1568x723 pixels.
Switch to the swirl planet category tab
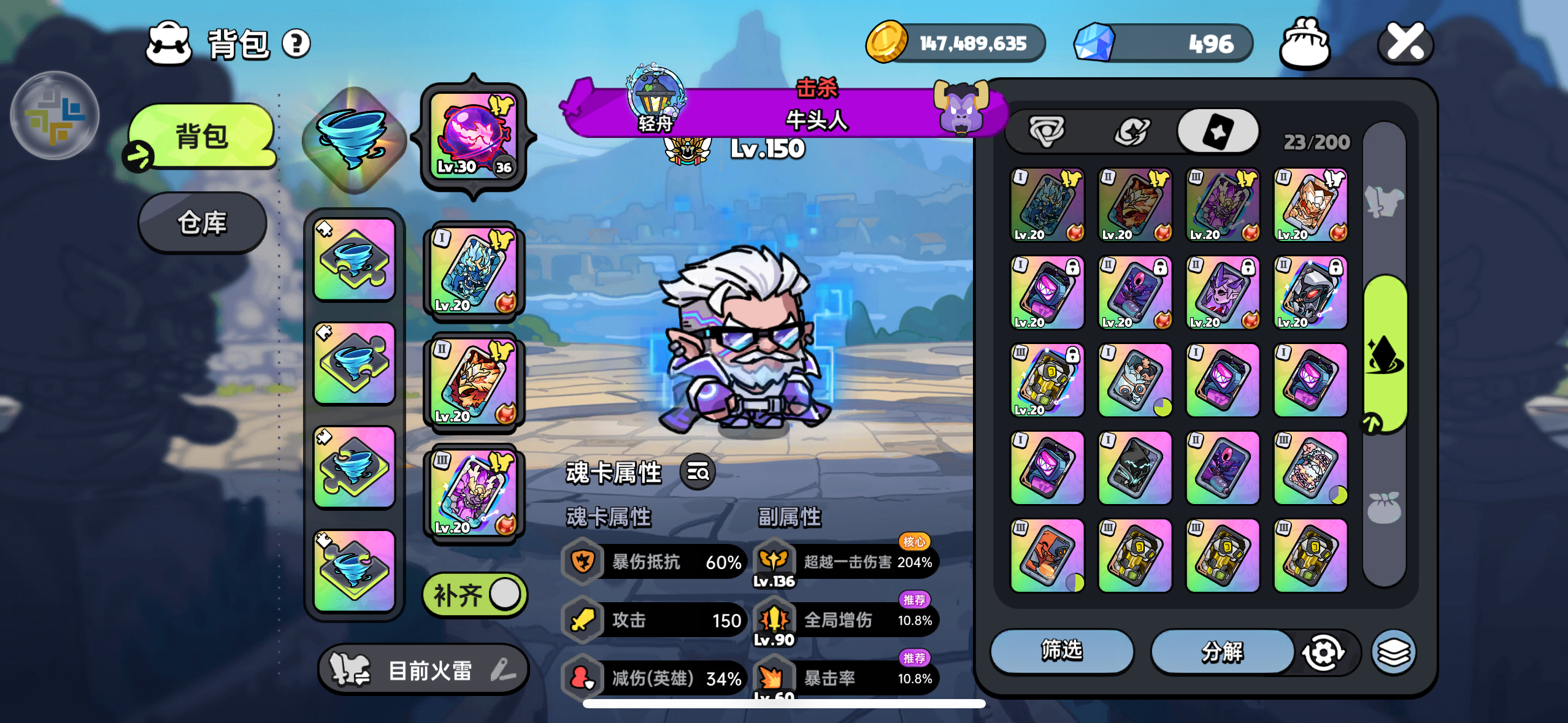1131,131
